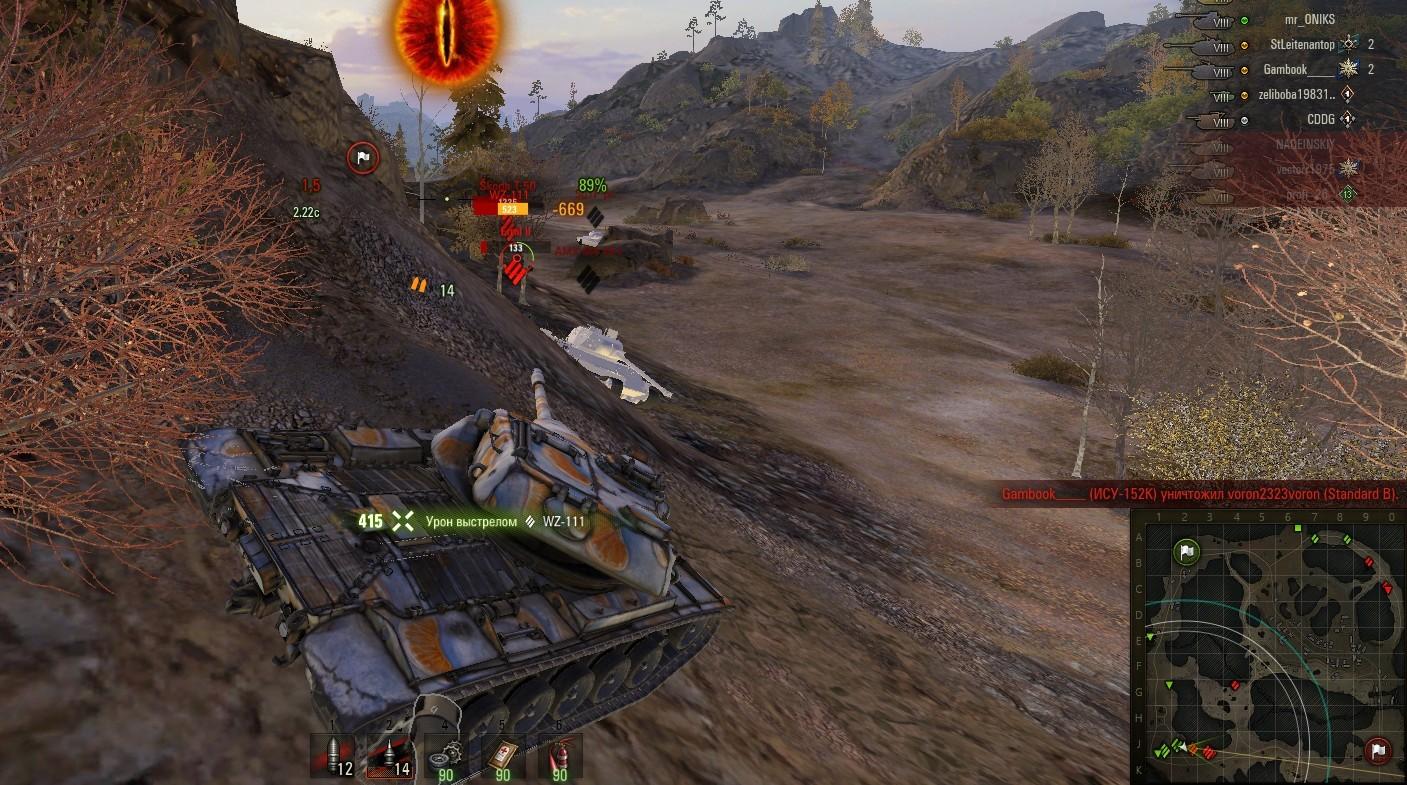Select player CDDG in the team list

click(x=1320, y=120)
